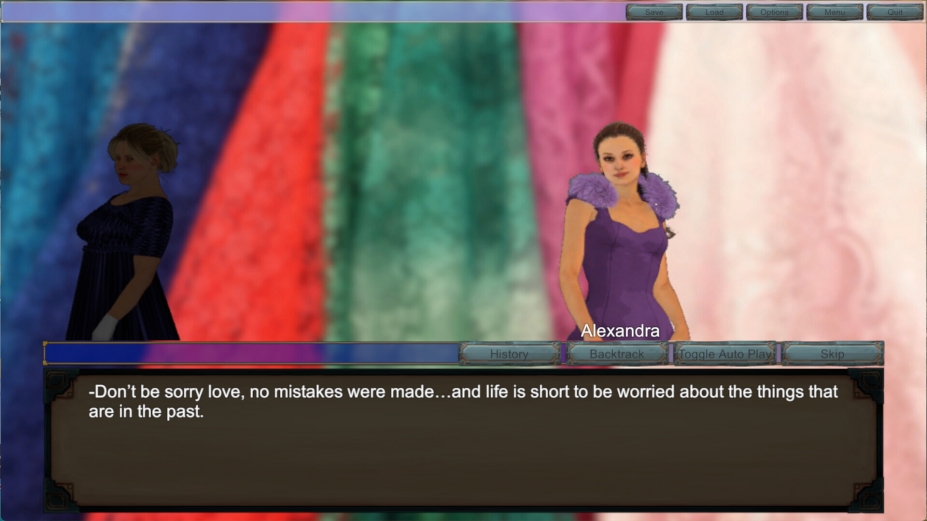
Task: Open the Options settings
Action: point(774,12)
